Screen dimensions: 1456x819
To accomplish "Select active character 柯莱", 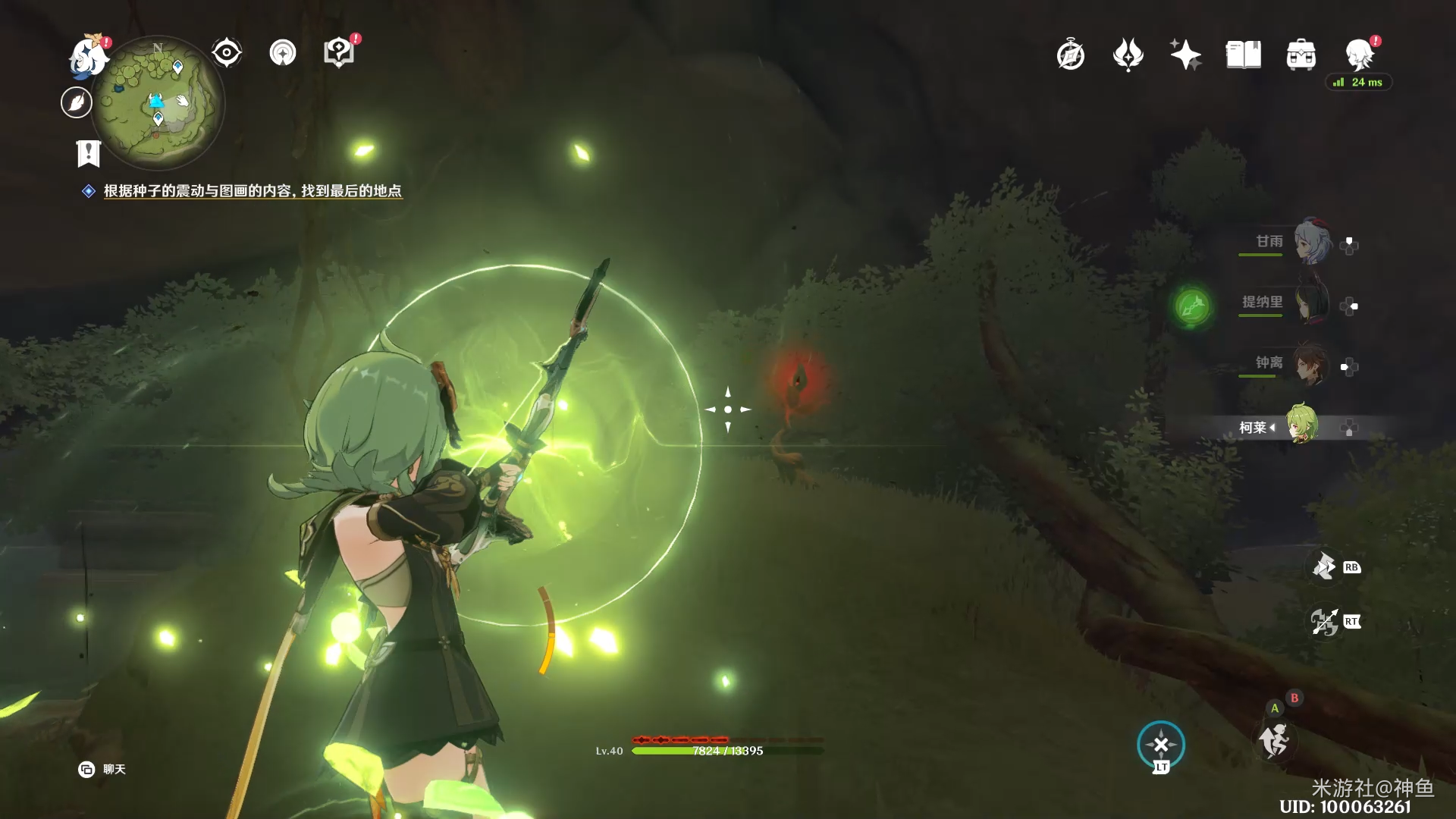I will 1301,426.
